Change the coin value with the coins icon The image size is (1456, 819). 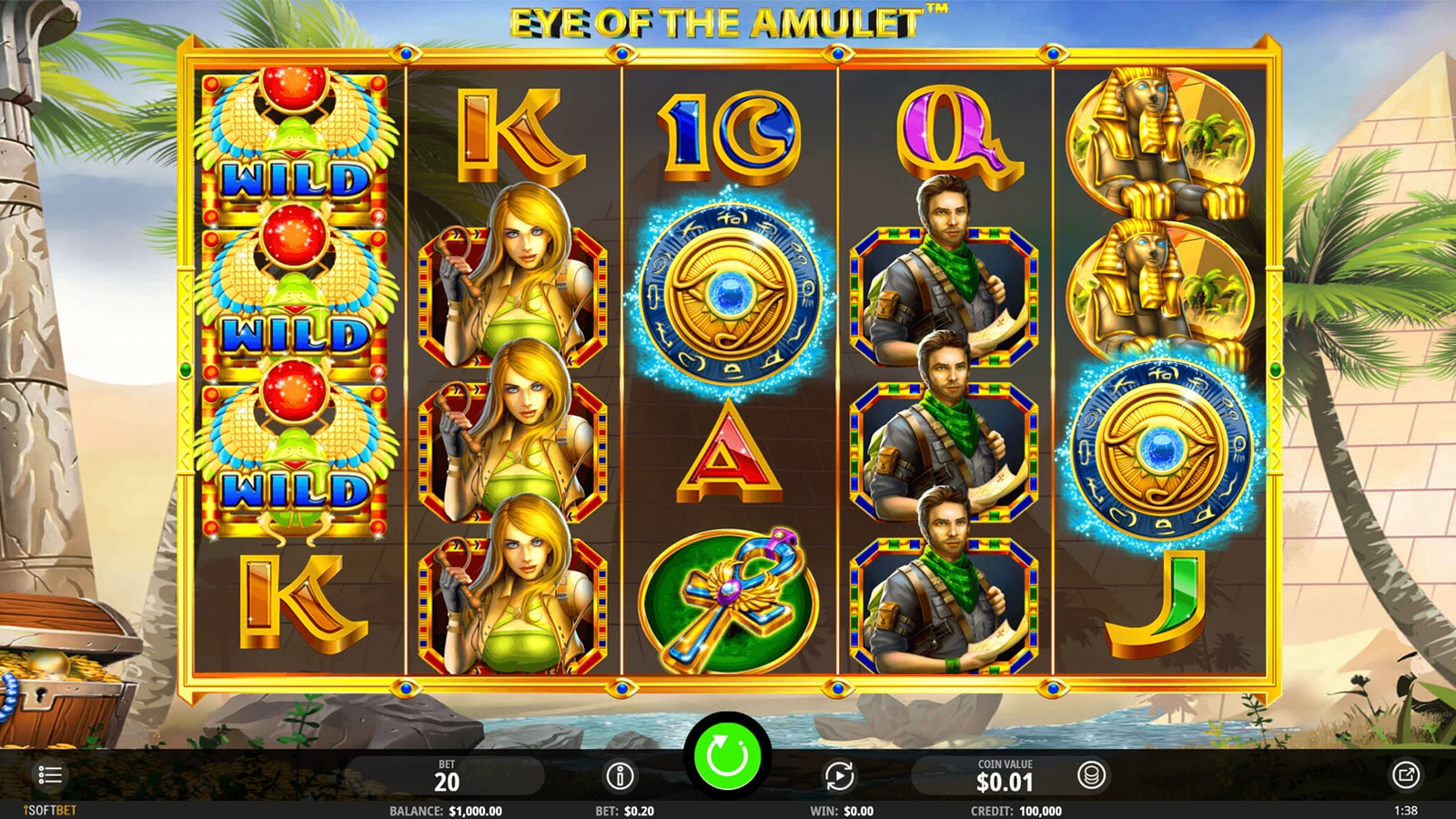(1091, 775)
